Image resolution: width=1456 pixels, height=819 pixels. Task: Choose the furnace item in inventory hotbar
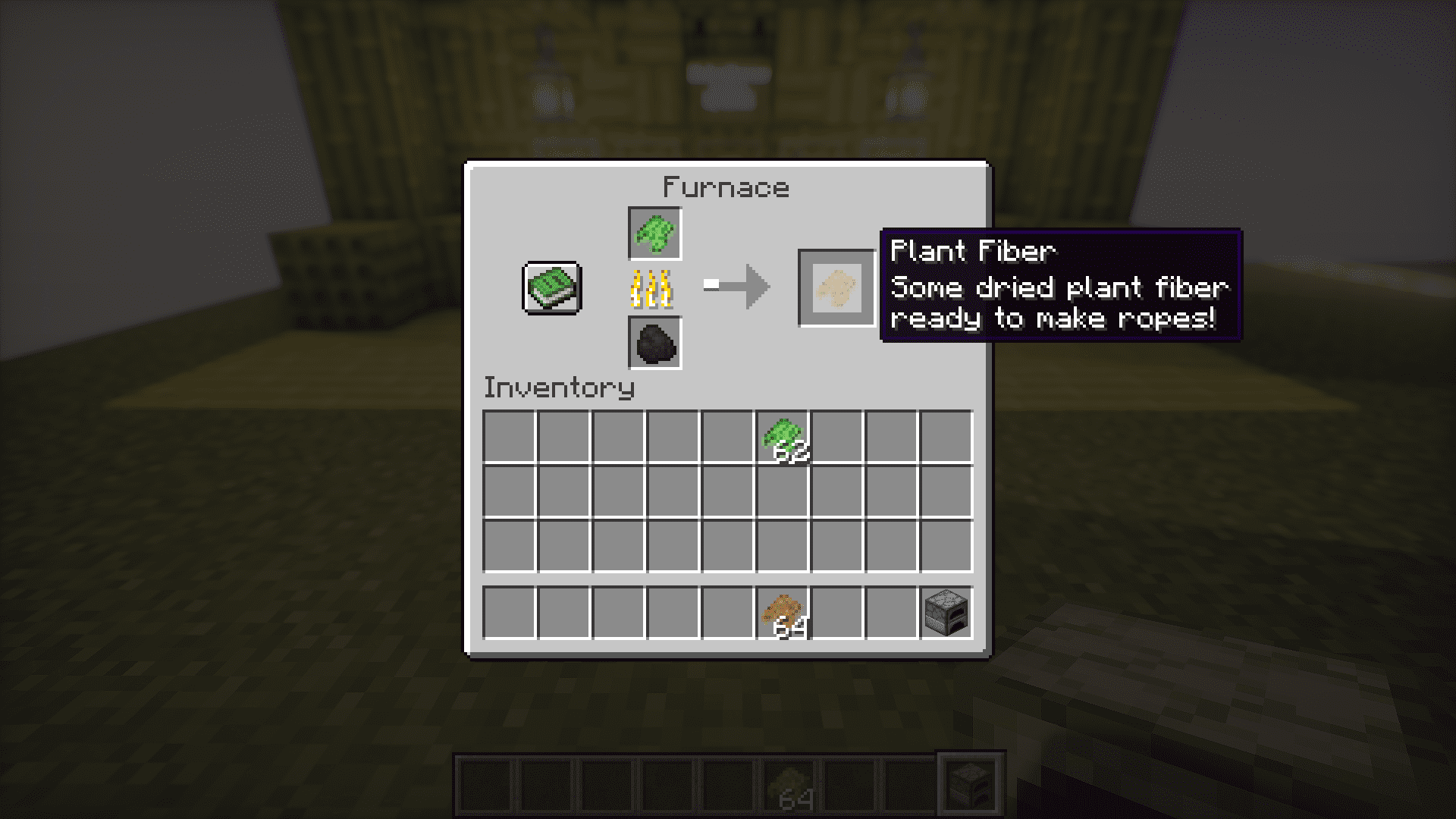click(x=946, y=613)
